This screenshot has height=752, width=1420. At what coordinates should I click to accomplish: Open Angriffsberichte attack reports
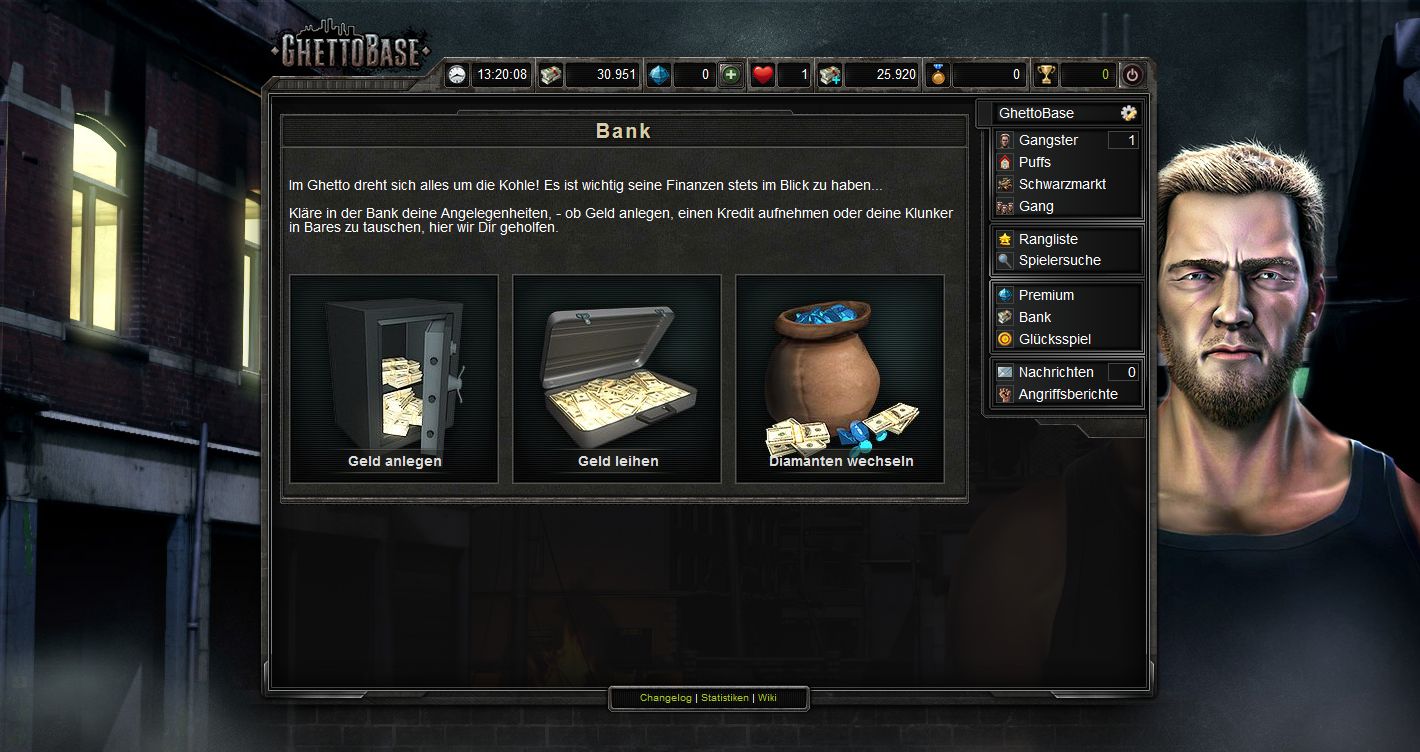(x=1067, y=394)
